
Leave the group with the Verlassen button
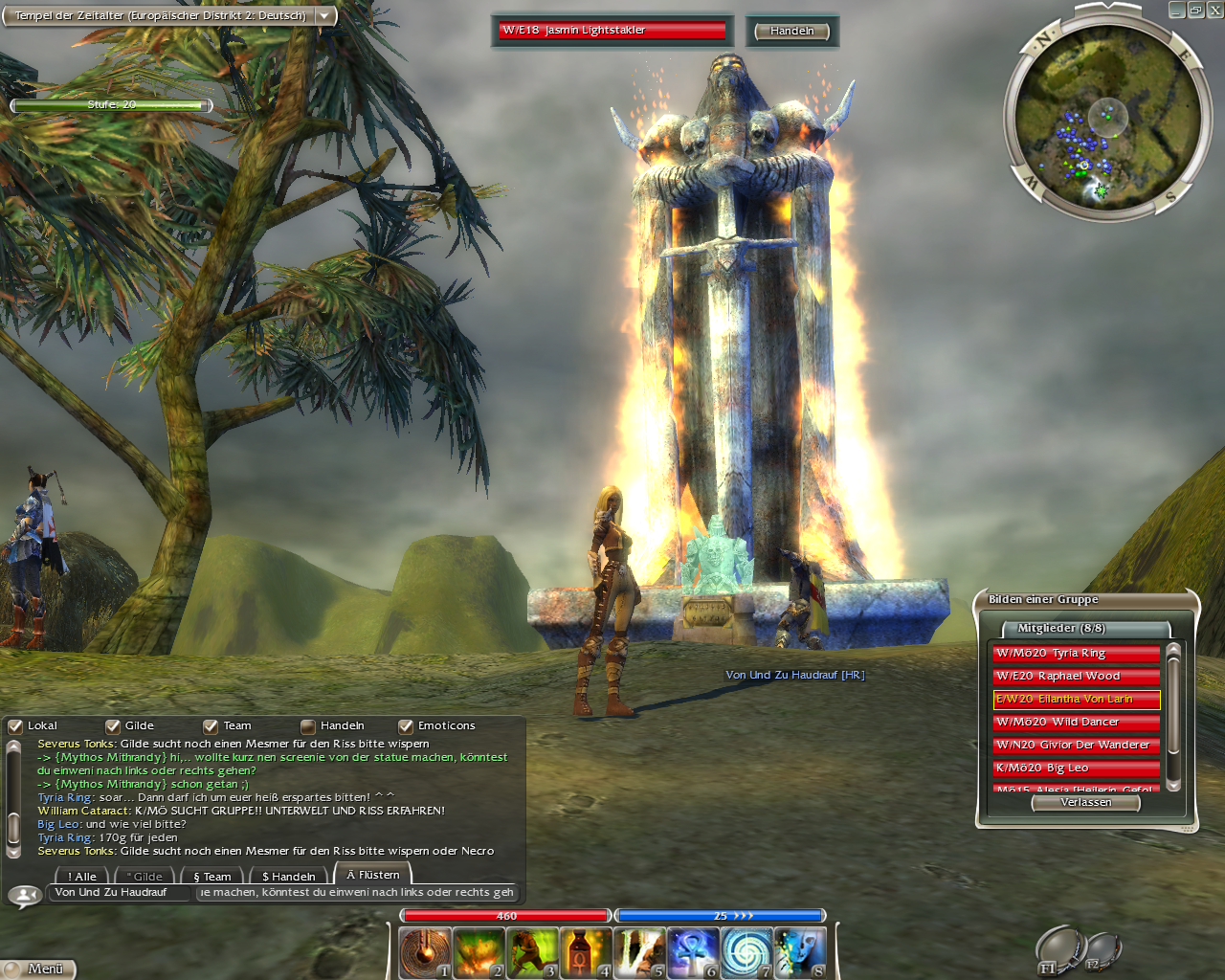1086,803
